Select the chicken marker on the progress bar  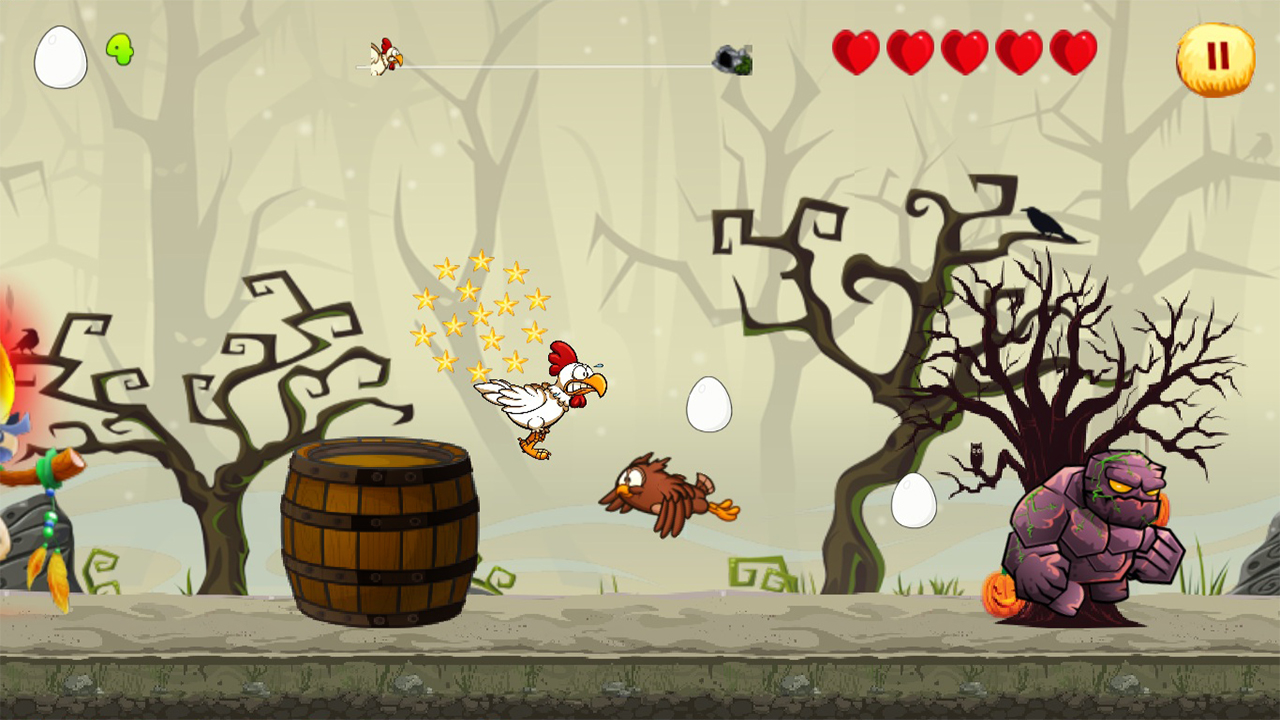click(x=387, y=57)
